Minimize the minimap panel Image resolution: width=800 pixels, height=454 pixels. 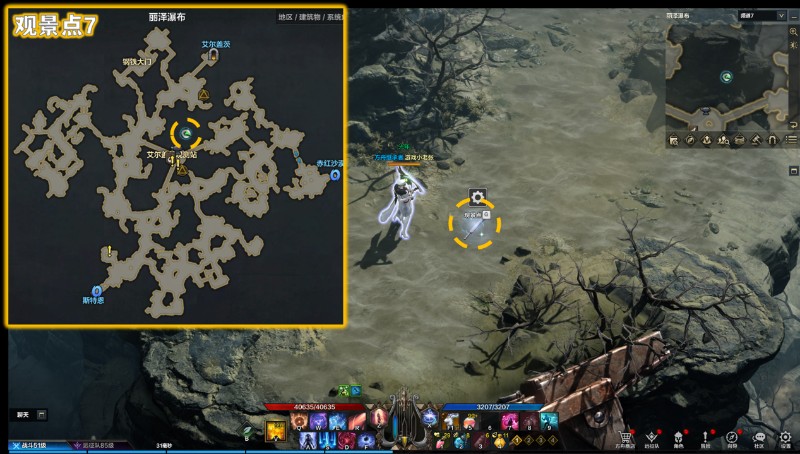[x=792, y=16]
